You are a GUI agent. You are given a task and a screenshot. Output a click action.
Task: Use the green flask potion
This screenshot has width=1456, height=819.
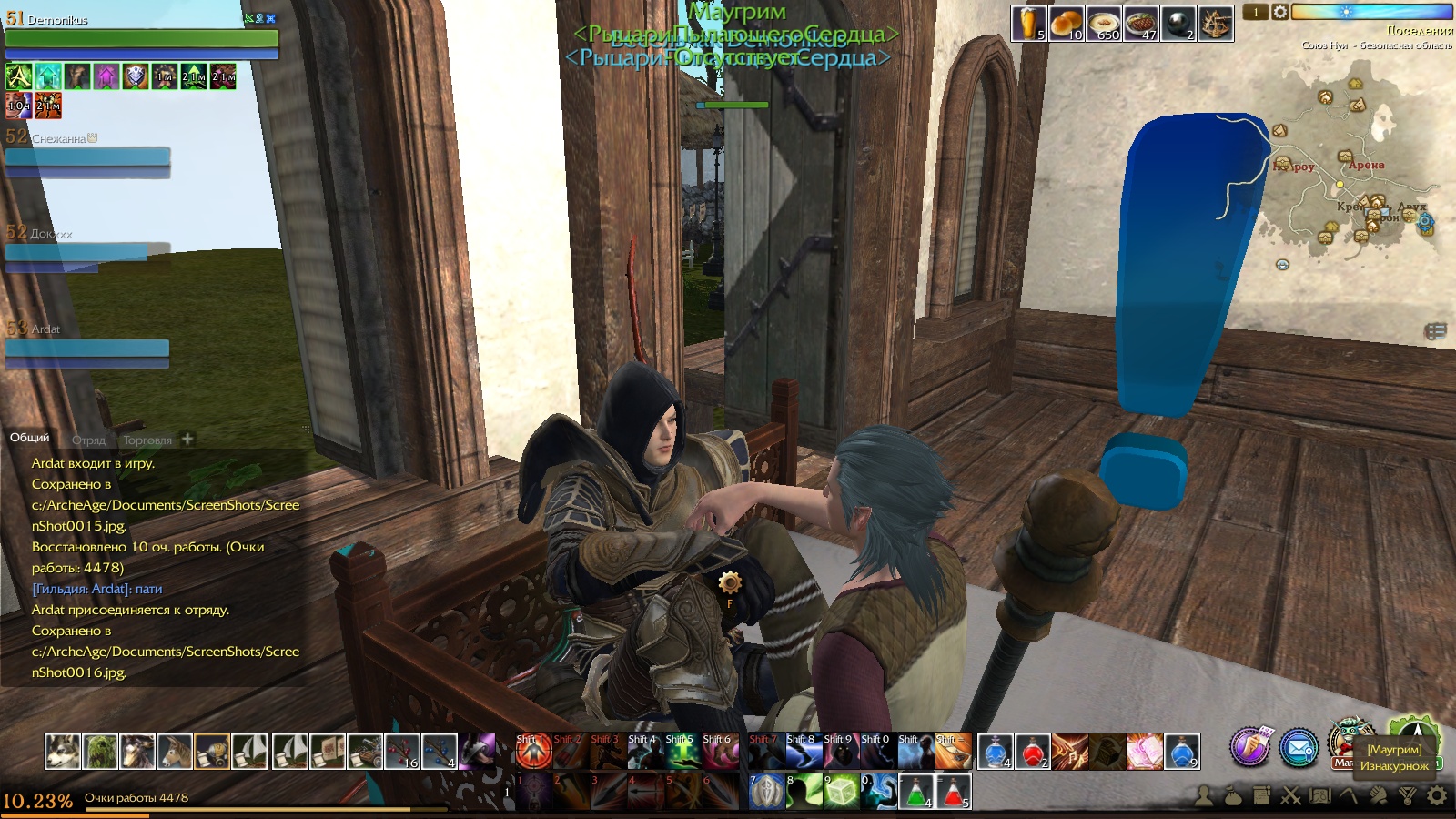[915, 792]
